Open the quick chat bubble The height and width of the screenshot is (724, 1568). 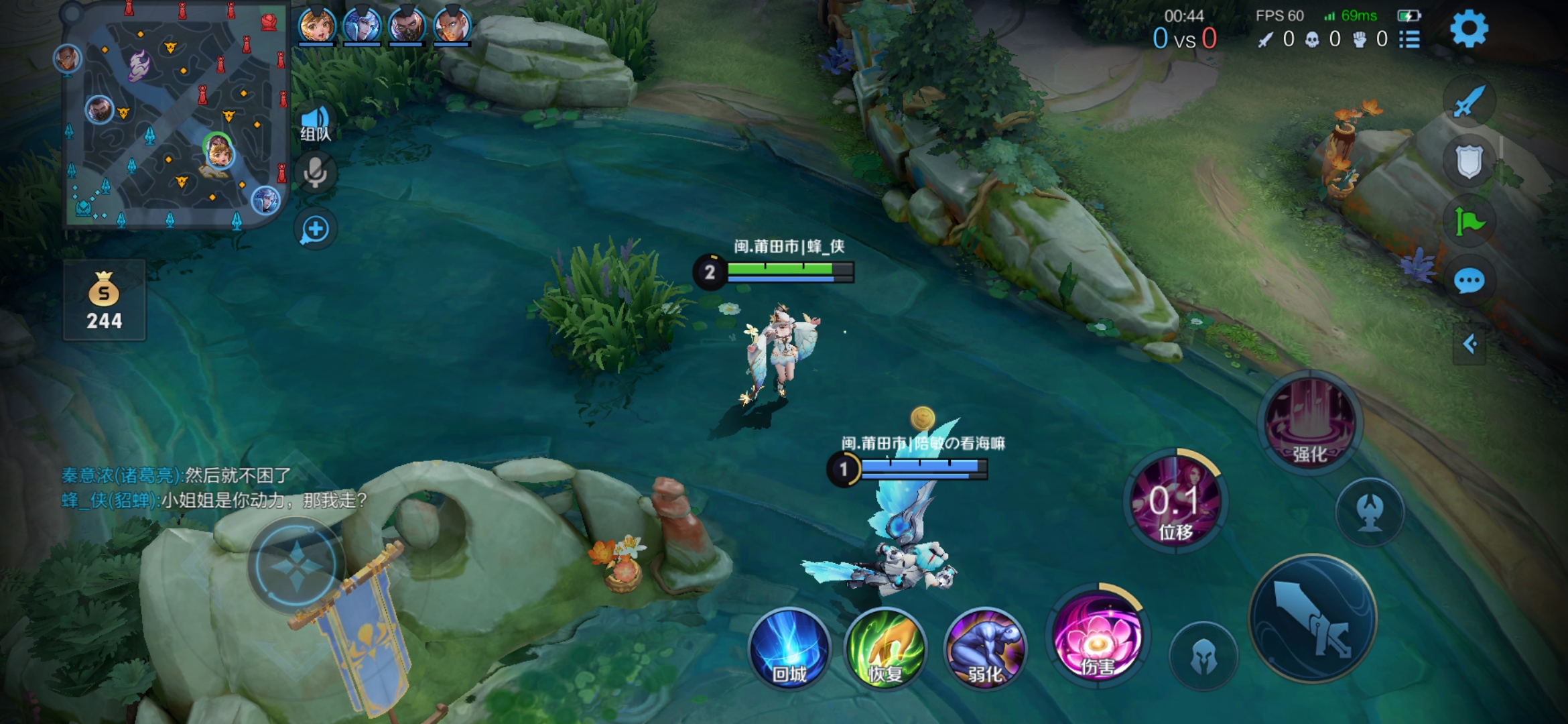[x=1469, y=281]
